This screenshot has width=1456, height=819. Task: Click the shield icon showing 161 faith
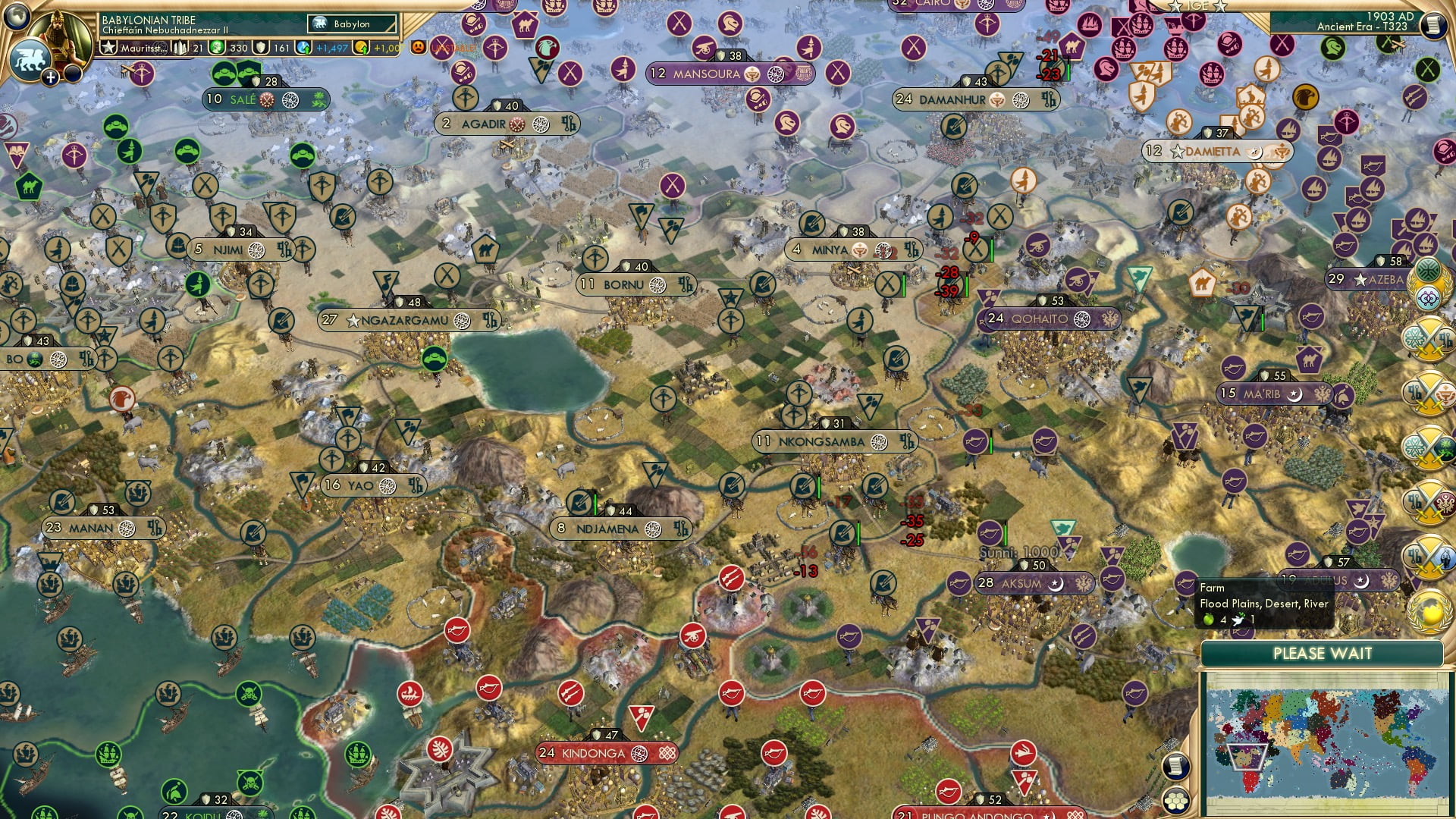tap(270, 48)
